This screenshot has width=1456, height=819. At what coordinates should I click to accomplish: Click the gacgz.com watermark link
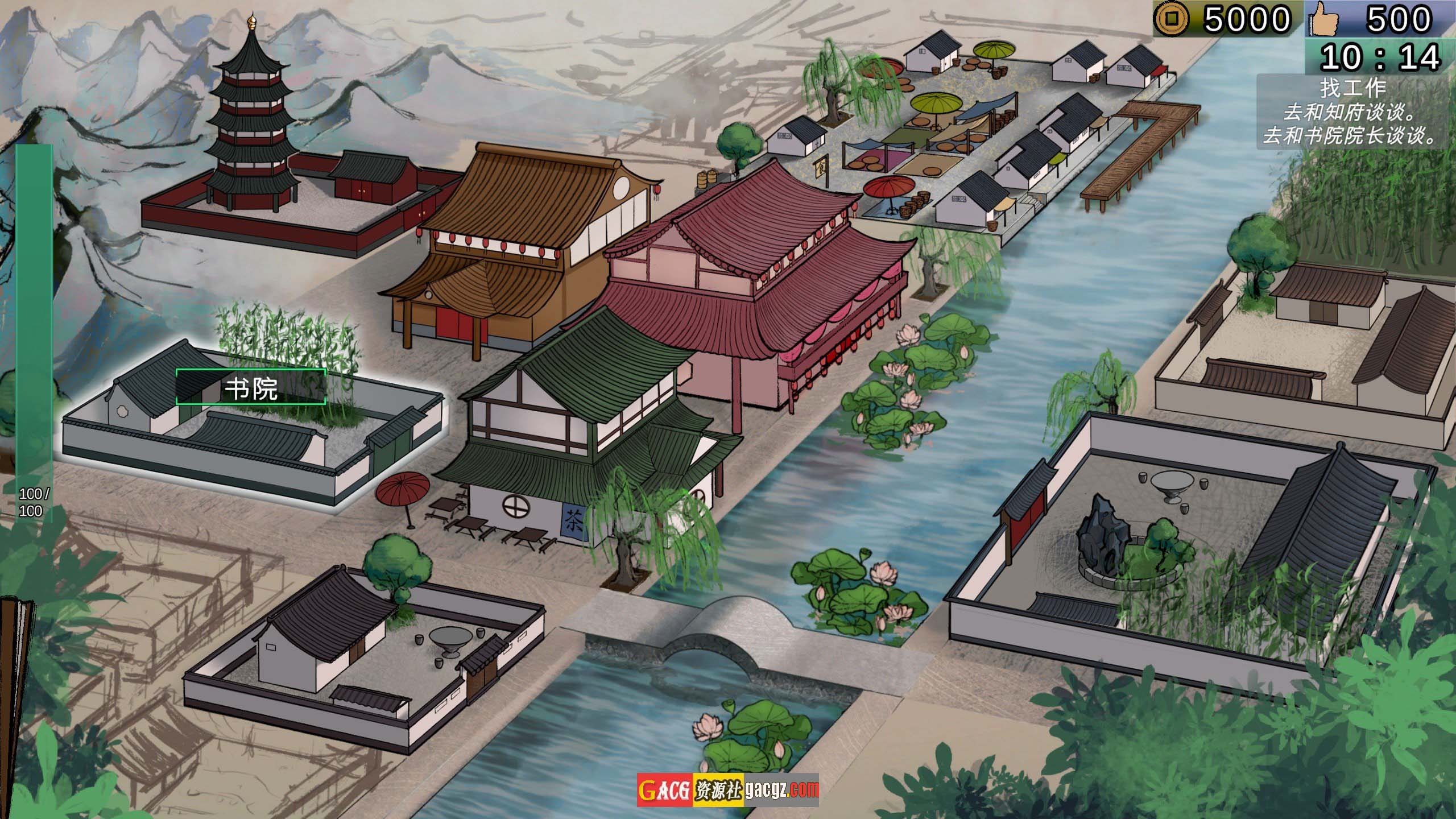(x=781, y=789)
